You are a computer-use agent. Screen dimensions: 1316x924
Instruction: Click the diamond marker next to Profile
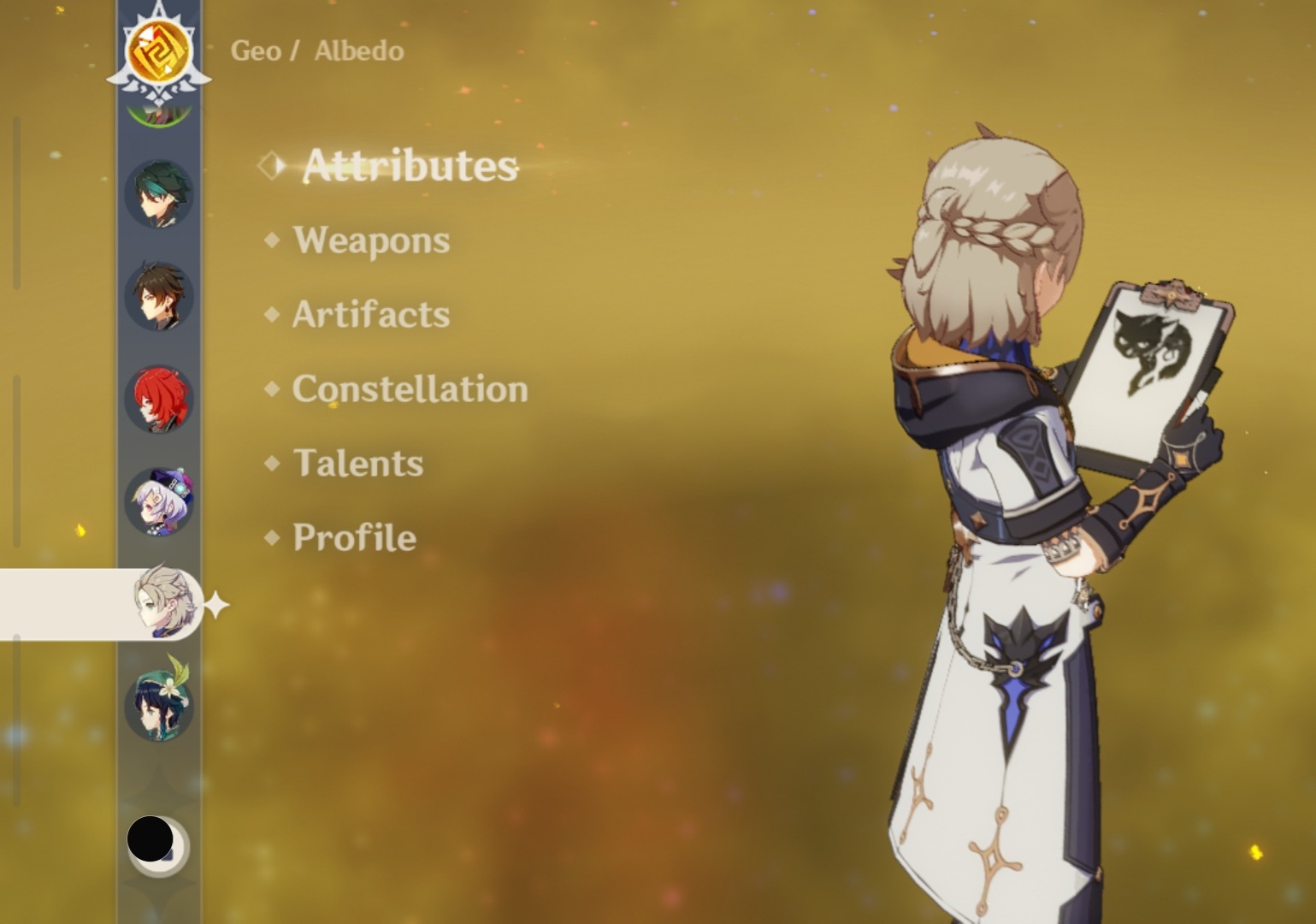pos(272,537)
